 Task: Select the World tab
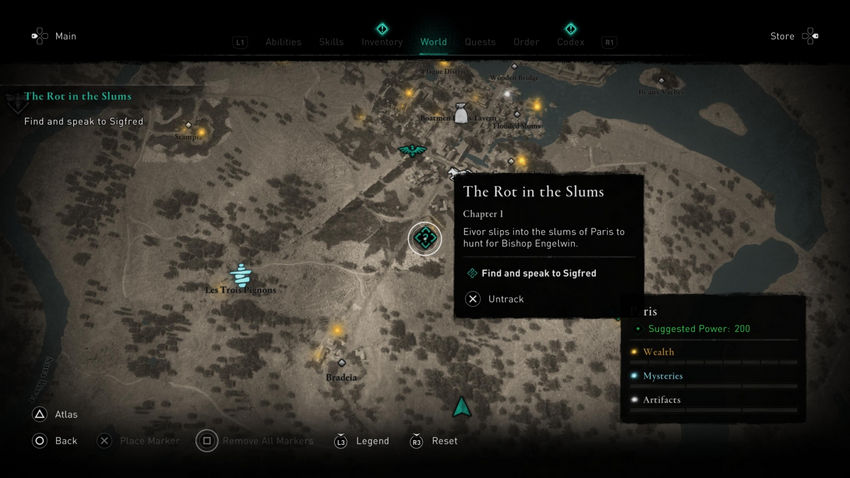coord(433,42)
